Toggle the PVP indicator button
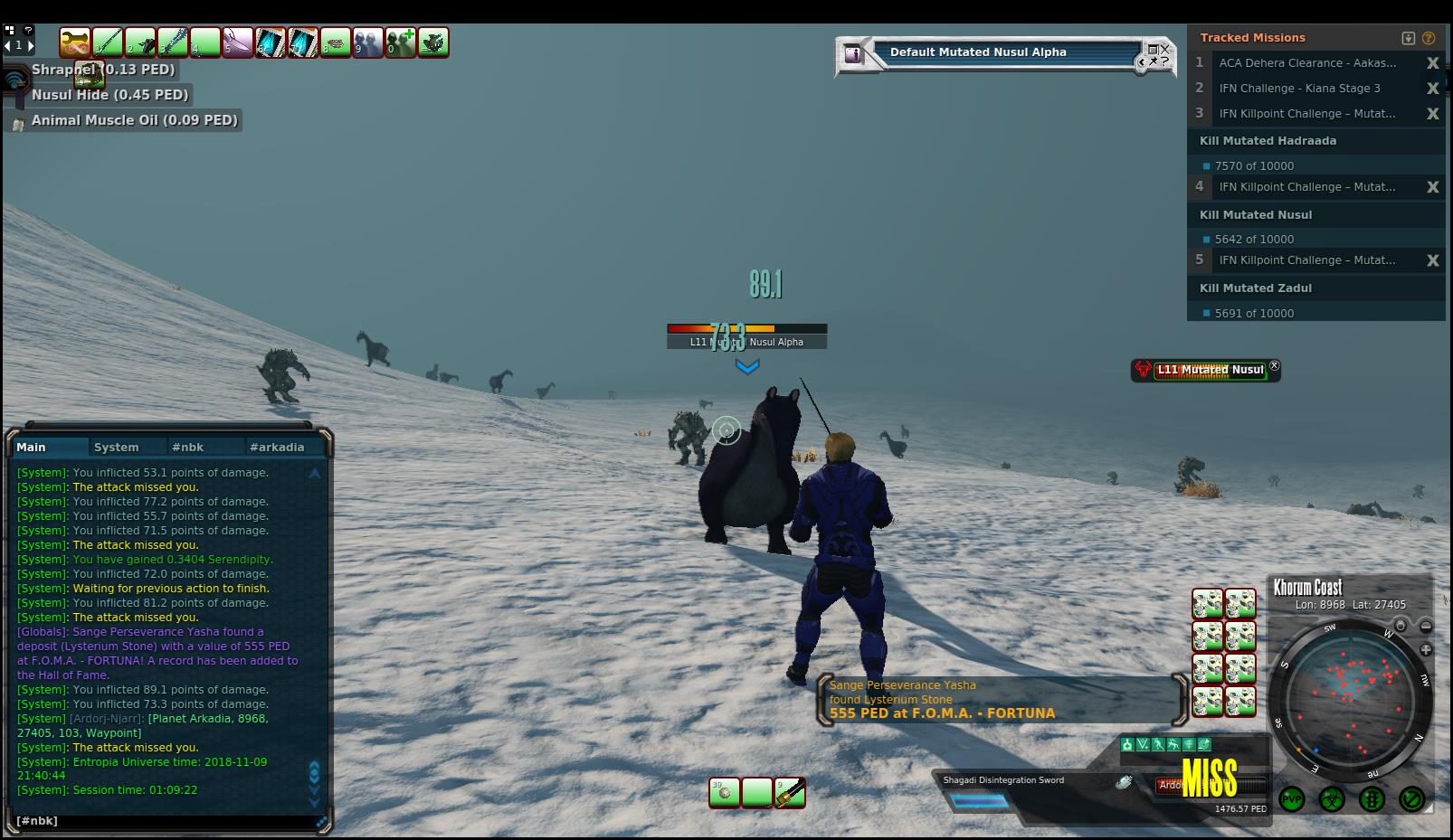The width and height of the screenshot is (1453, 840). tap(1291, 799)
